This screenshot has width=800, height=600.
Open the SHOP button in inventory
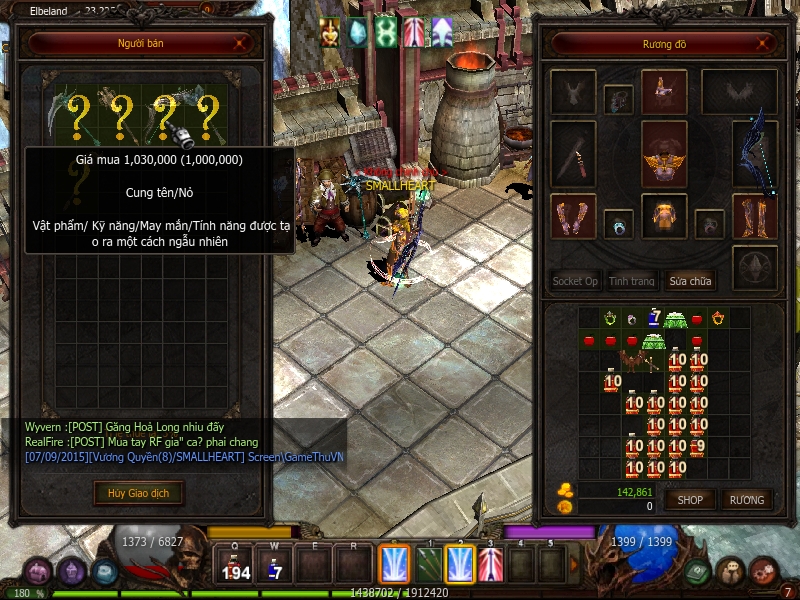691,499
